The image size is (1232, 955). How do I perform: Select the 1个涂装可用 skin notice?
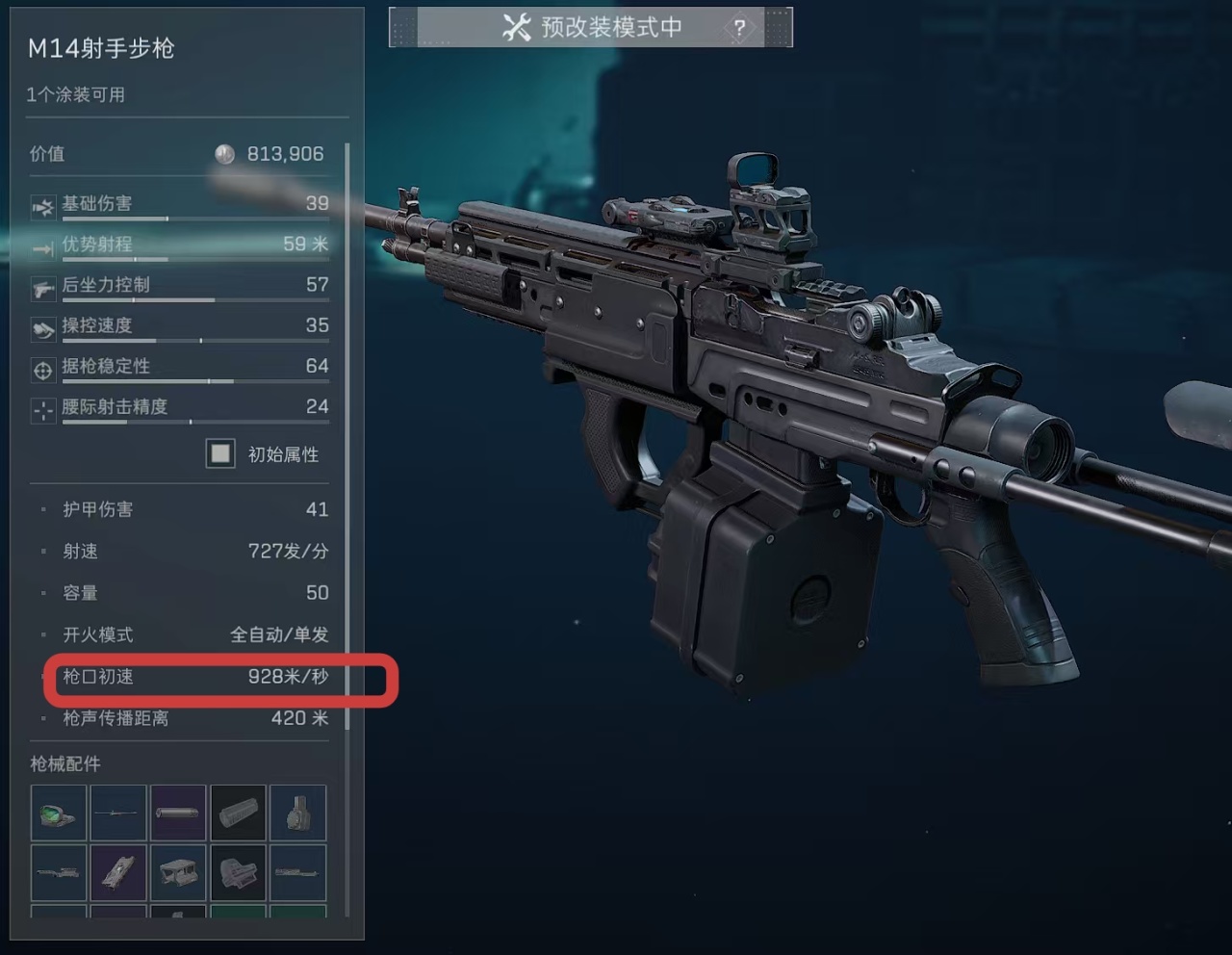tap(76, 94)
